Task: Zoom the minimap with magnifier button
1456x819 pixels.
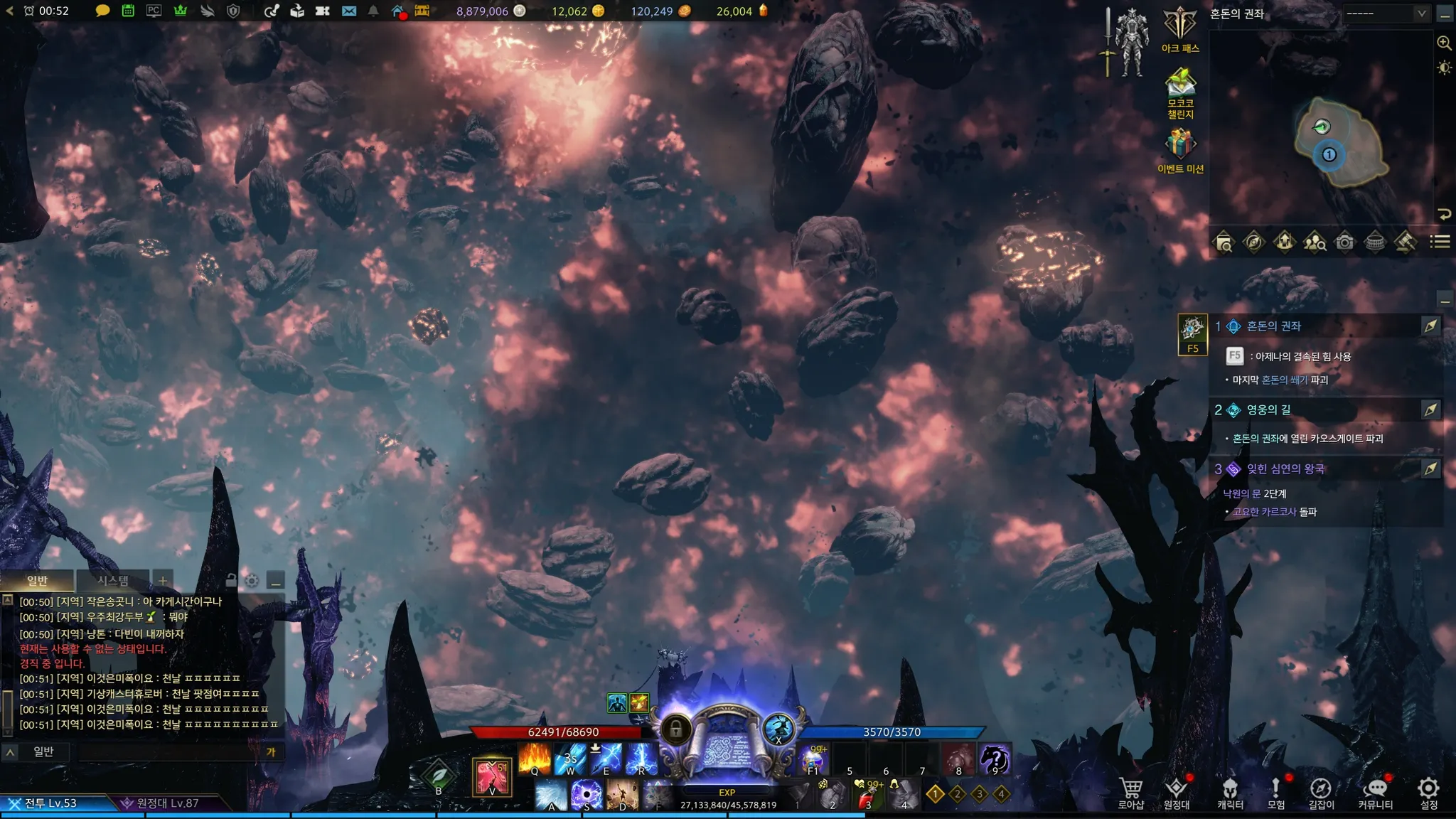Action: point(1444,43)
